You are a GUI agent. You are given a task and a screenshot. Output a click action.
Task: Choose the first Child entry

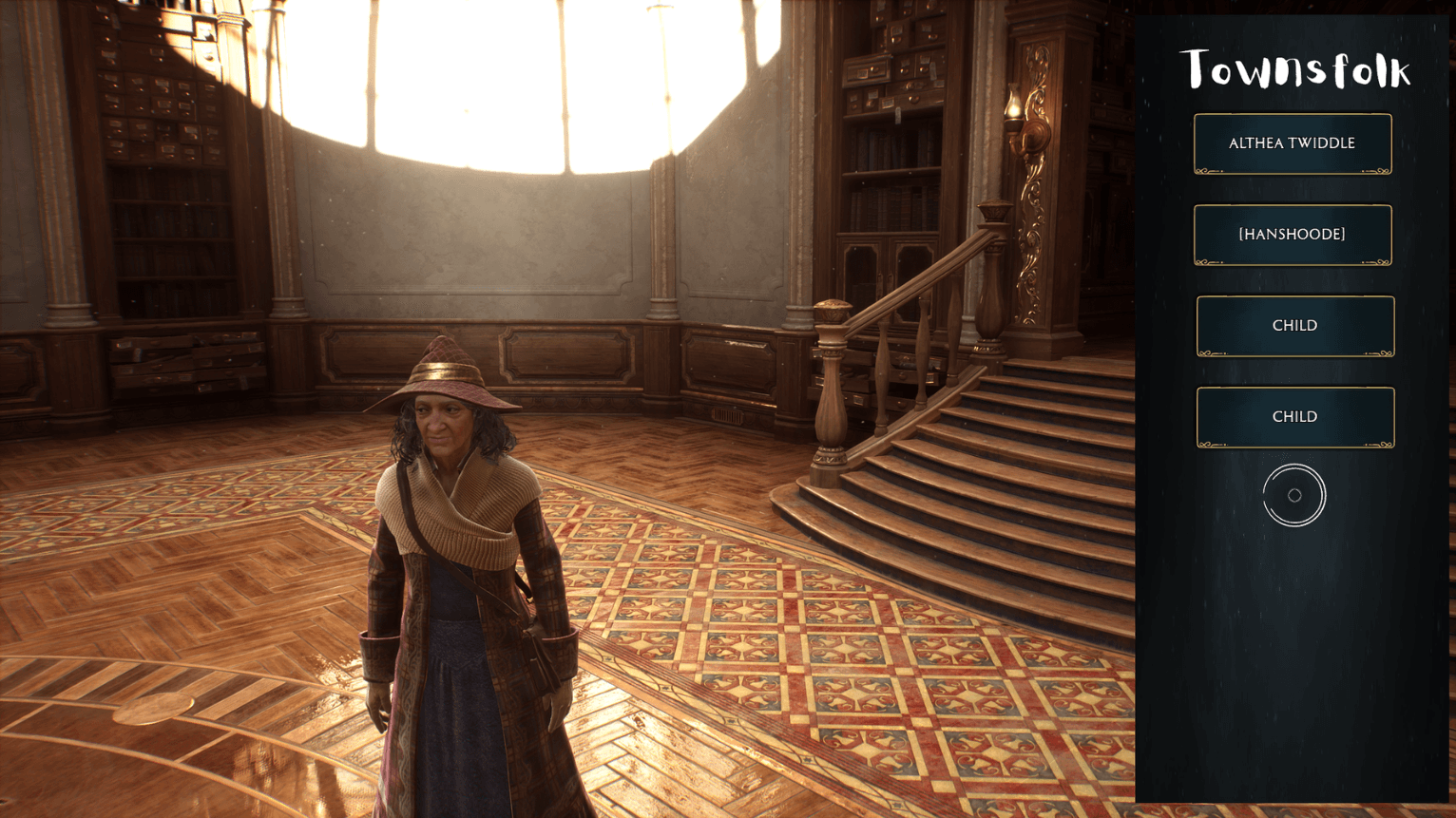1294,325
